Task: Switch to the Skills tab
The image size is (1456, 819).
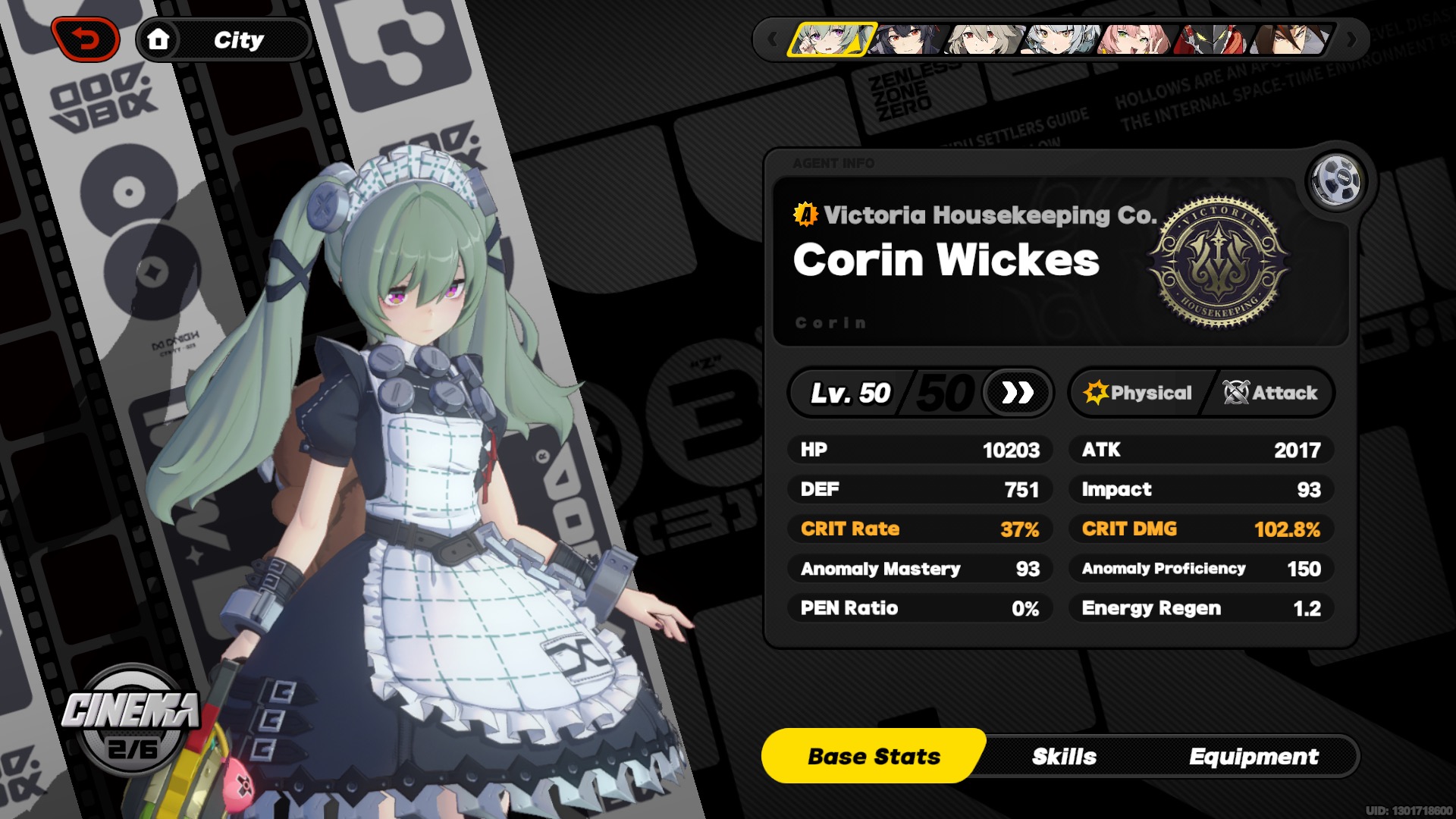Action: pyautogui.click(x=1065, y=756)
